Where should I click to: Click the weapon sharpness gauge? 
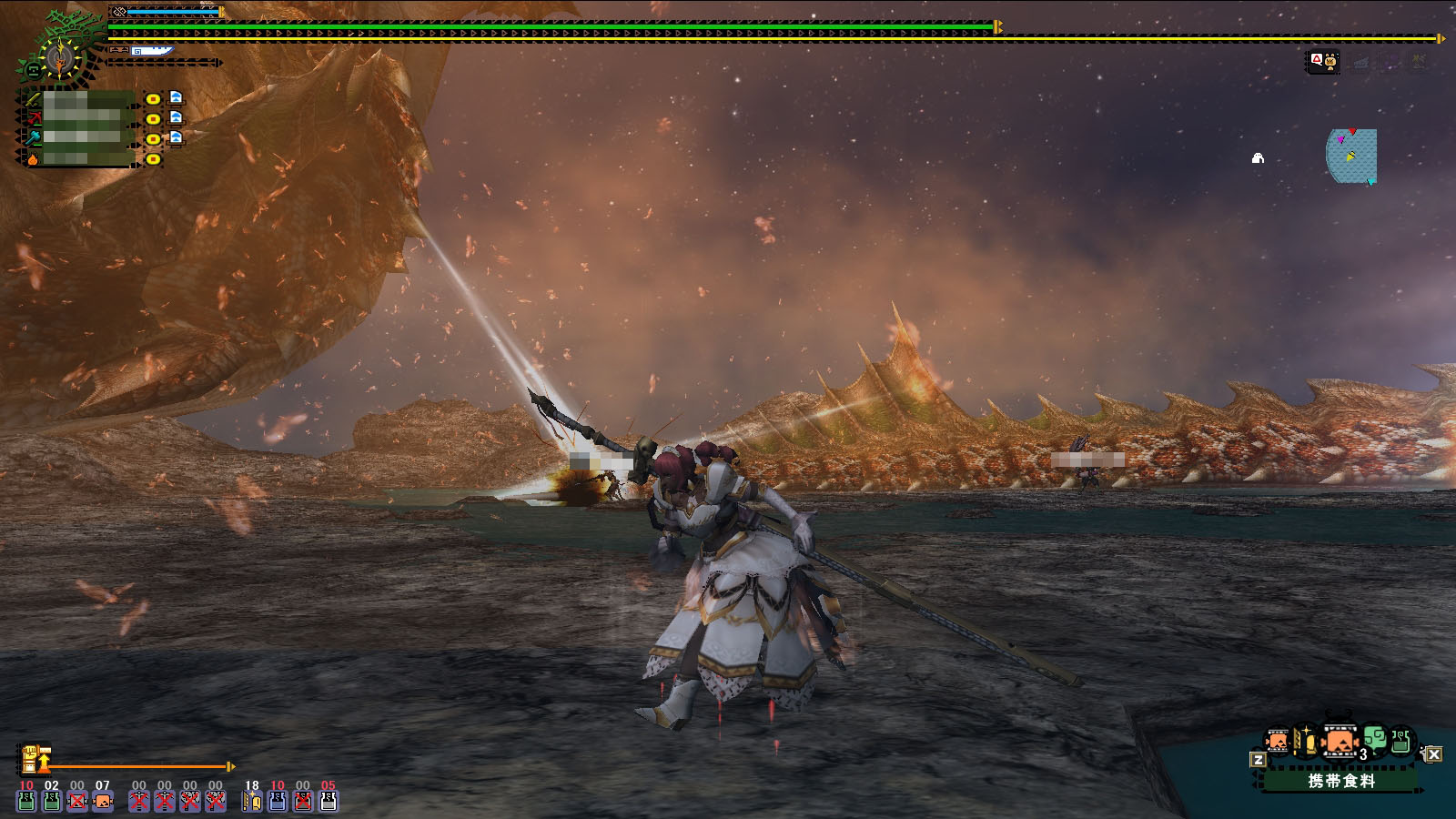[x=151, y=52]
